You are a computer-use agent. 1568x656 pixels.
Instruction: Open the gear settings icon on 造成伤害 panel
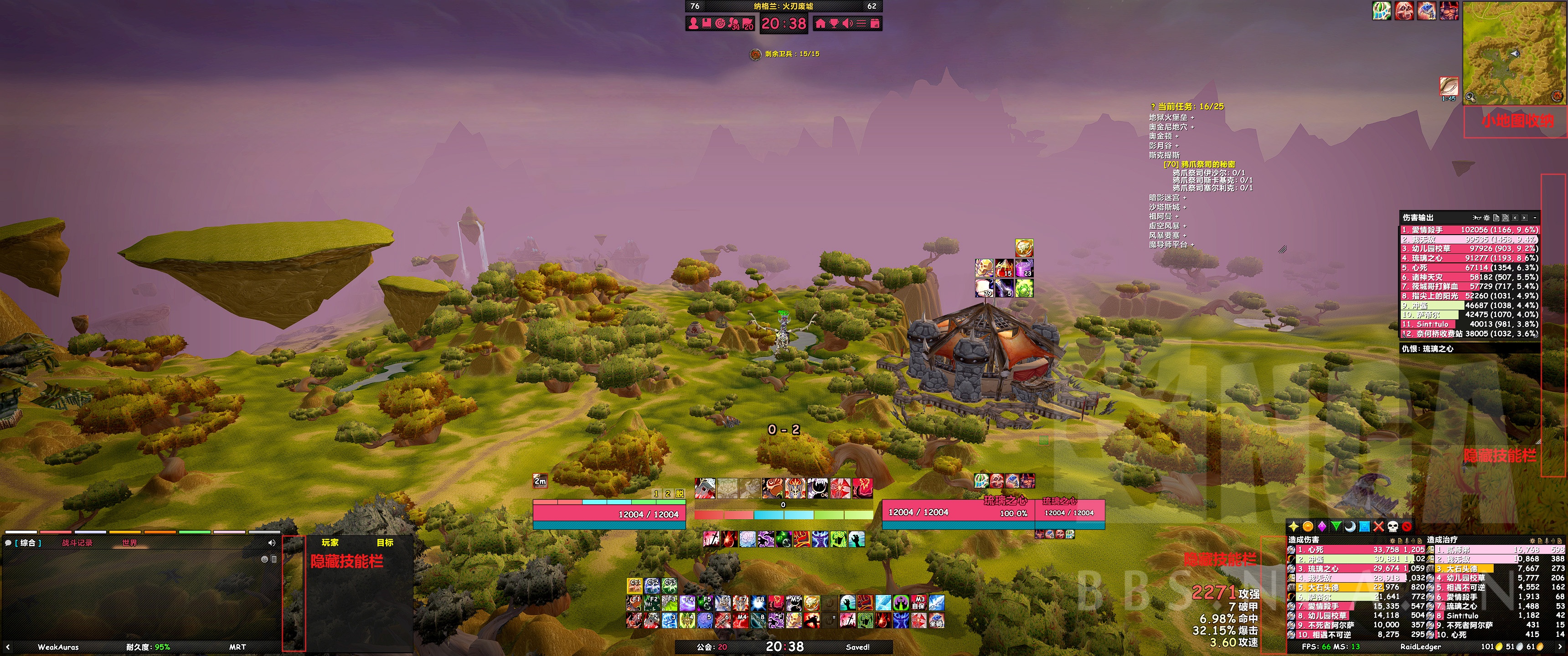[x=1392, y=541]
